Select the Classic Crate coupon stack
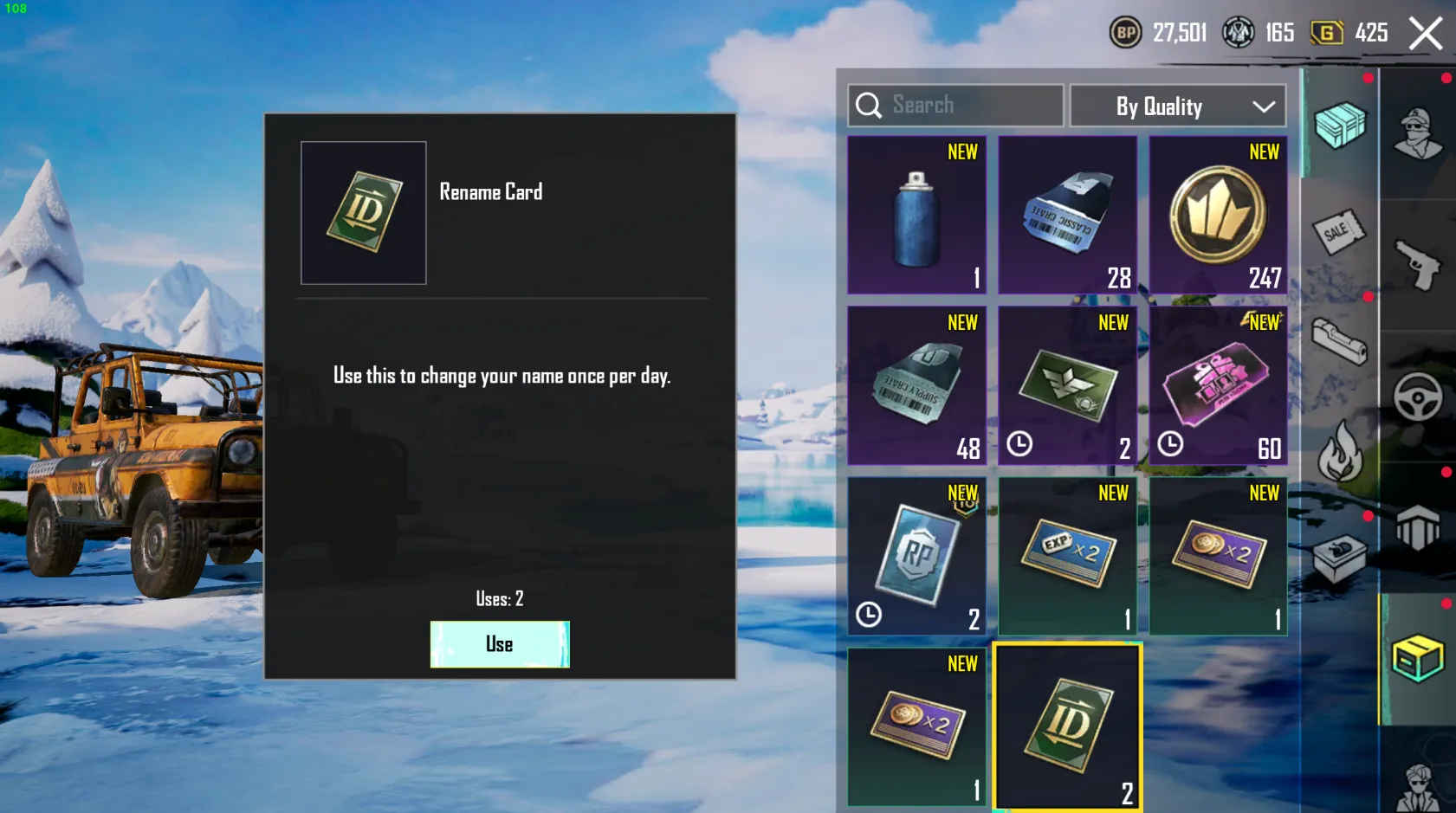The image size is (1456, 813). pos(1067,214)
